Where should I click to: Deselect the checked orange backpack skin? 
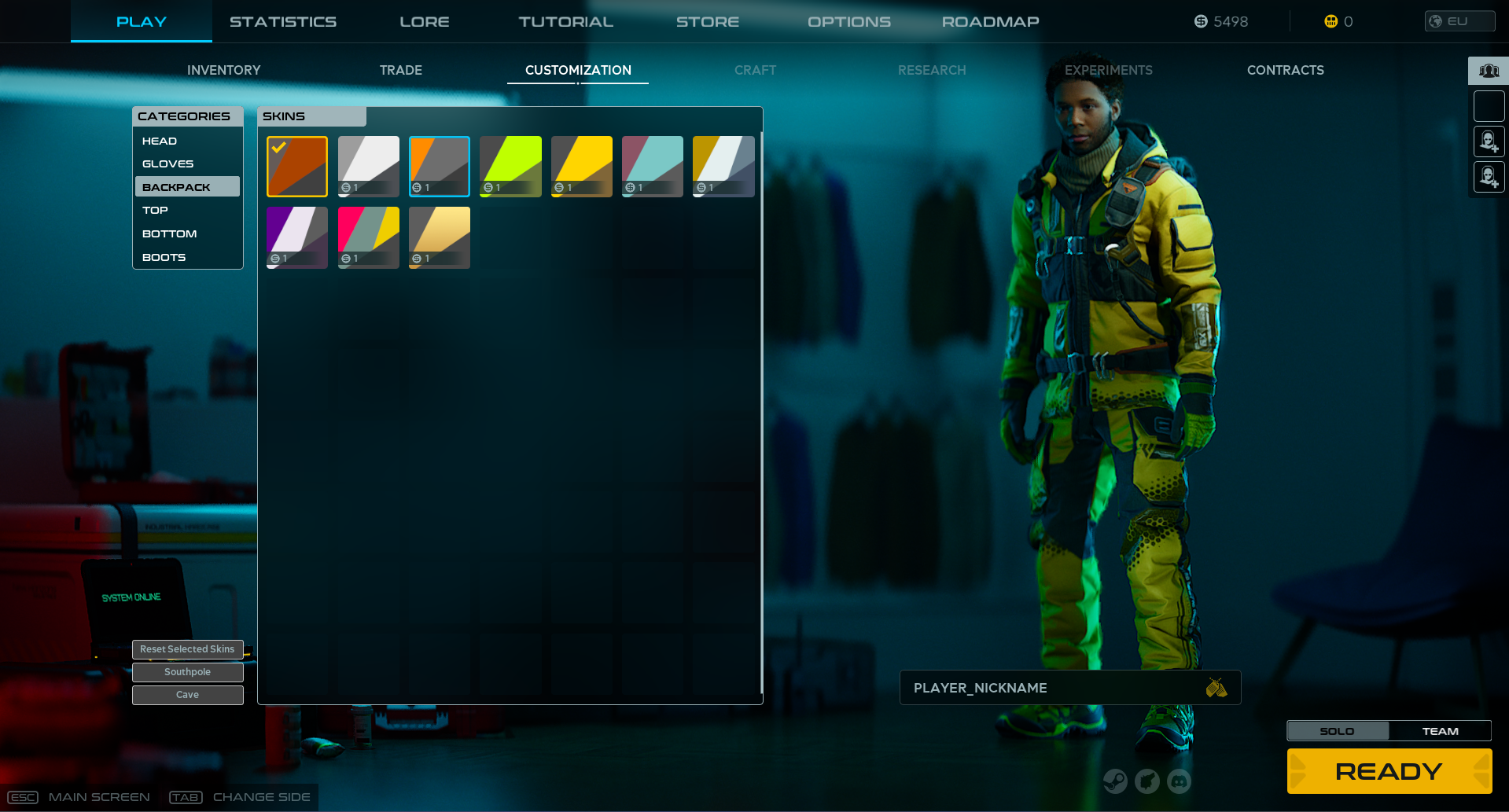tap(297, 166)
